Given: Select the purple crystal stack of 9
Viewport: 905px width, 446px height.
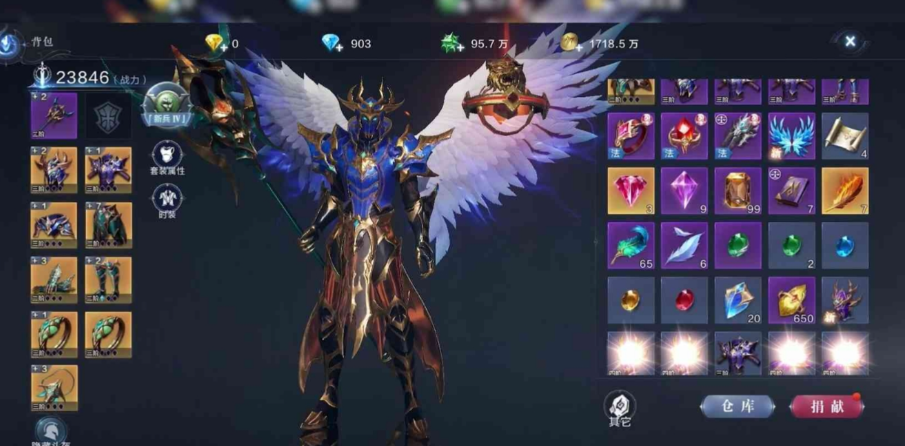Looking at the screenshot, I should pyautogui.click(x=685, y=191).
